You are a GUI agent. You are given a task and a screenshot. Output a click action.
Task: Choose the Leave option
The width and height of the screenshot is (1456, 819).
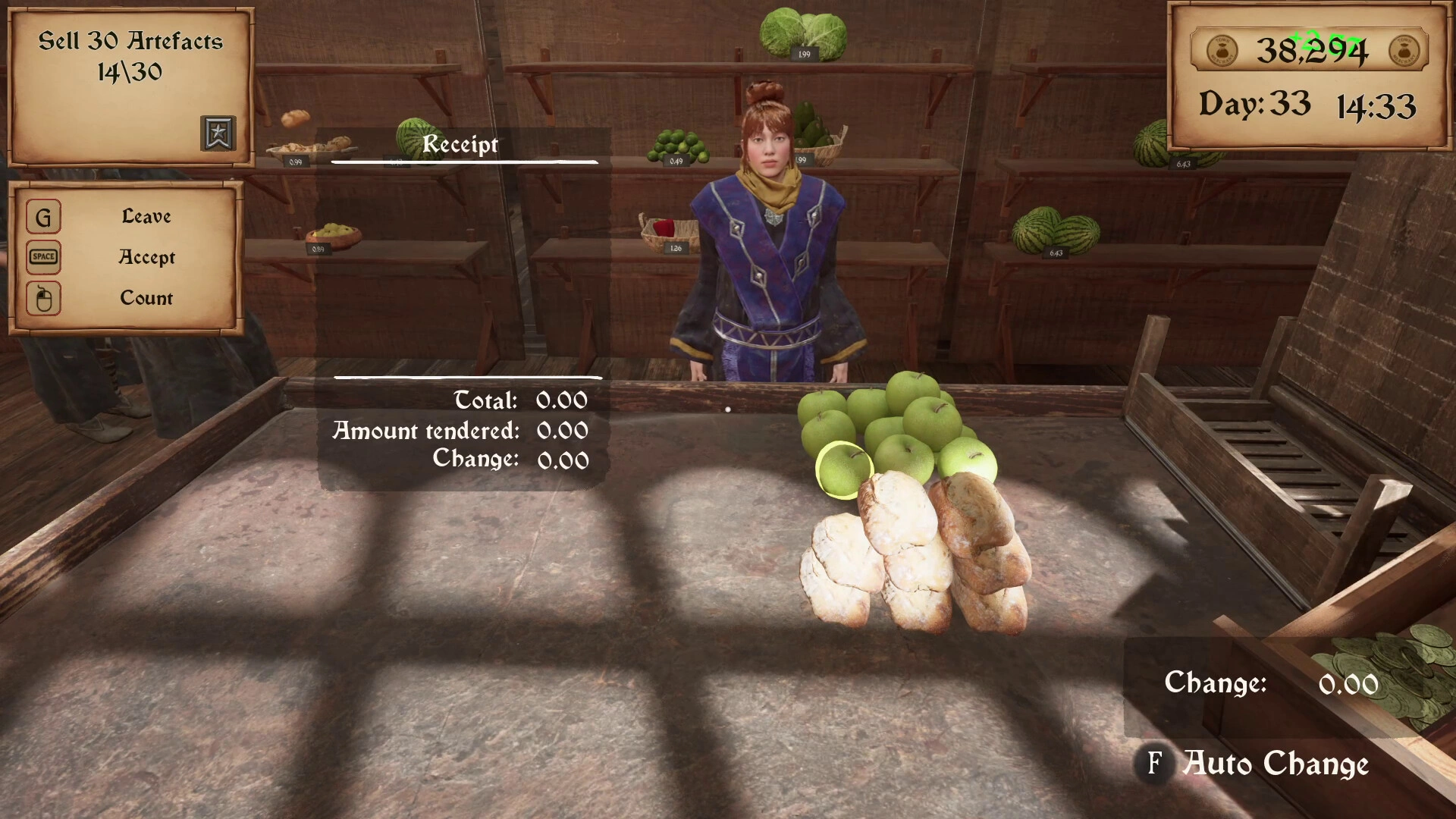pyautogui.click(x=146, y=217)
